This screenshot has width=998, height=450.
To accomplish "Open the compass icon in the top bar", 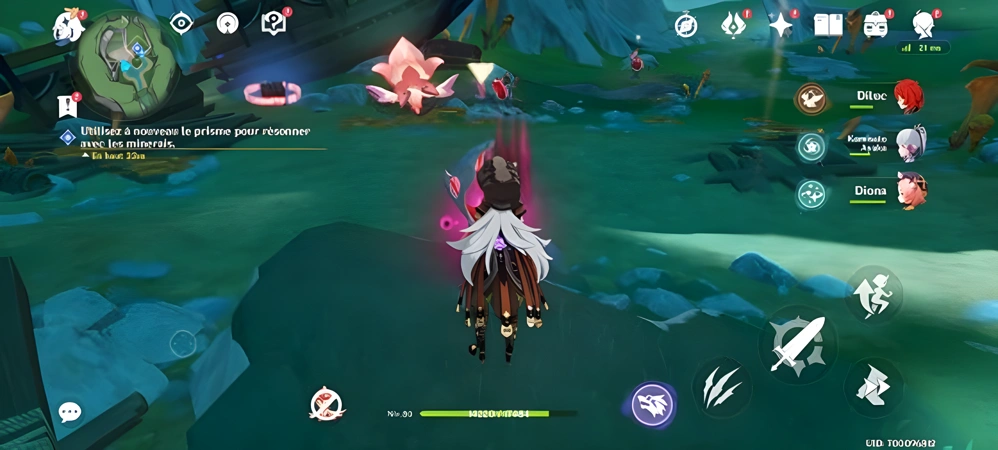I will pos(686,25).
